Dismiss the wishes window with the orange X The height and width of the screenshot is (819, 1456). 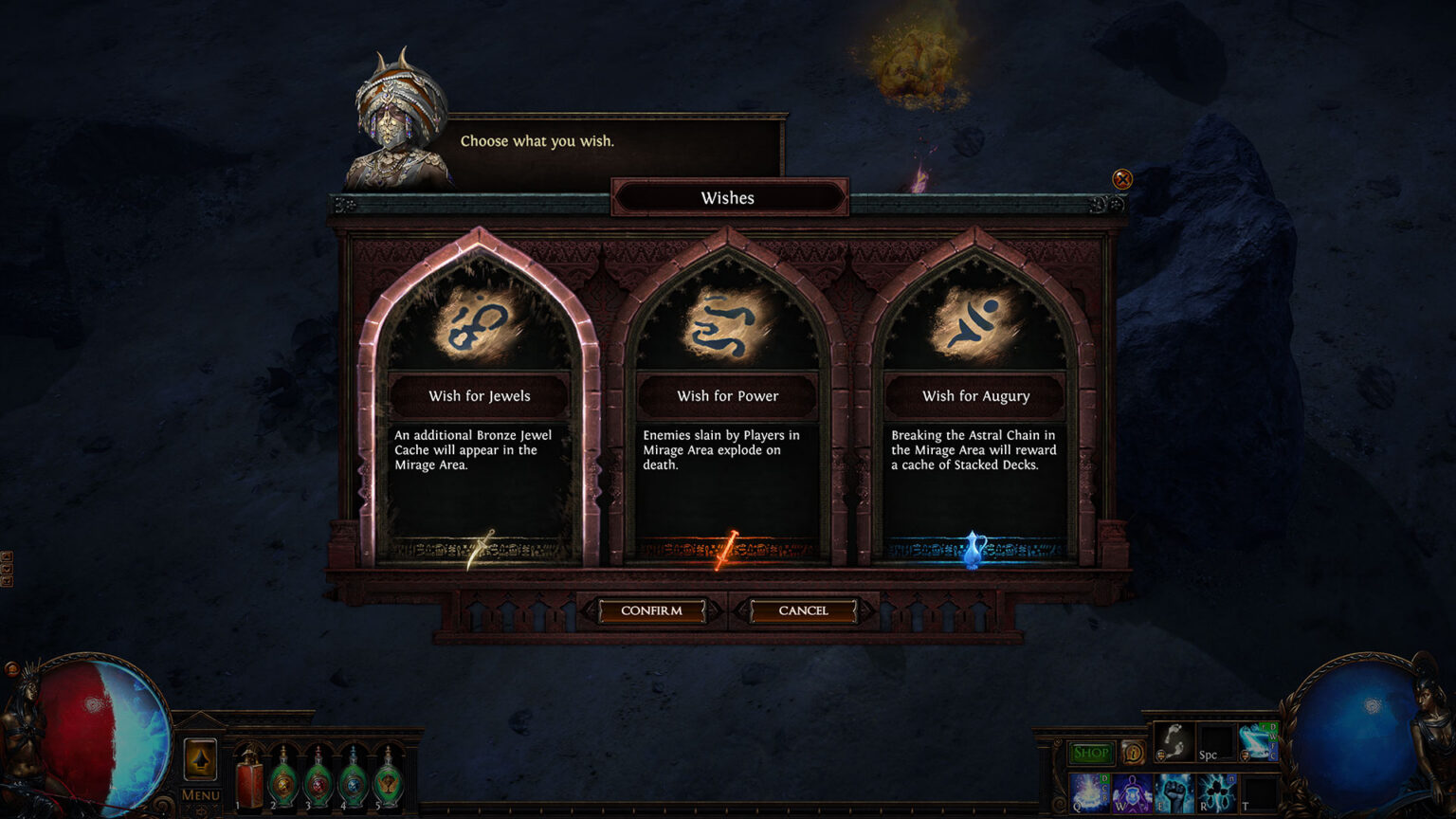(1122, 179)
